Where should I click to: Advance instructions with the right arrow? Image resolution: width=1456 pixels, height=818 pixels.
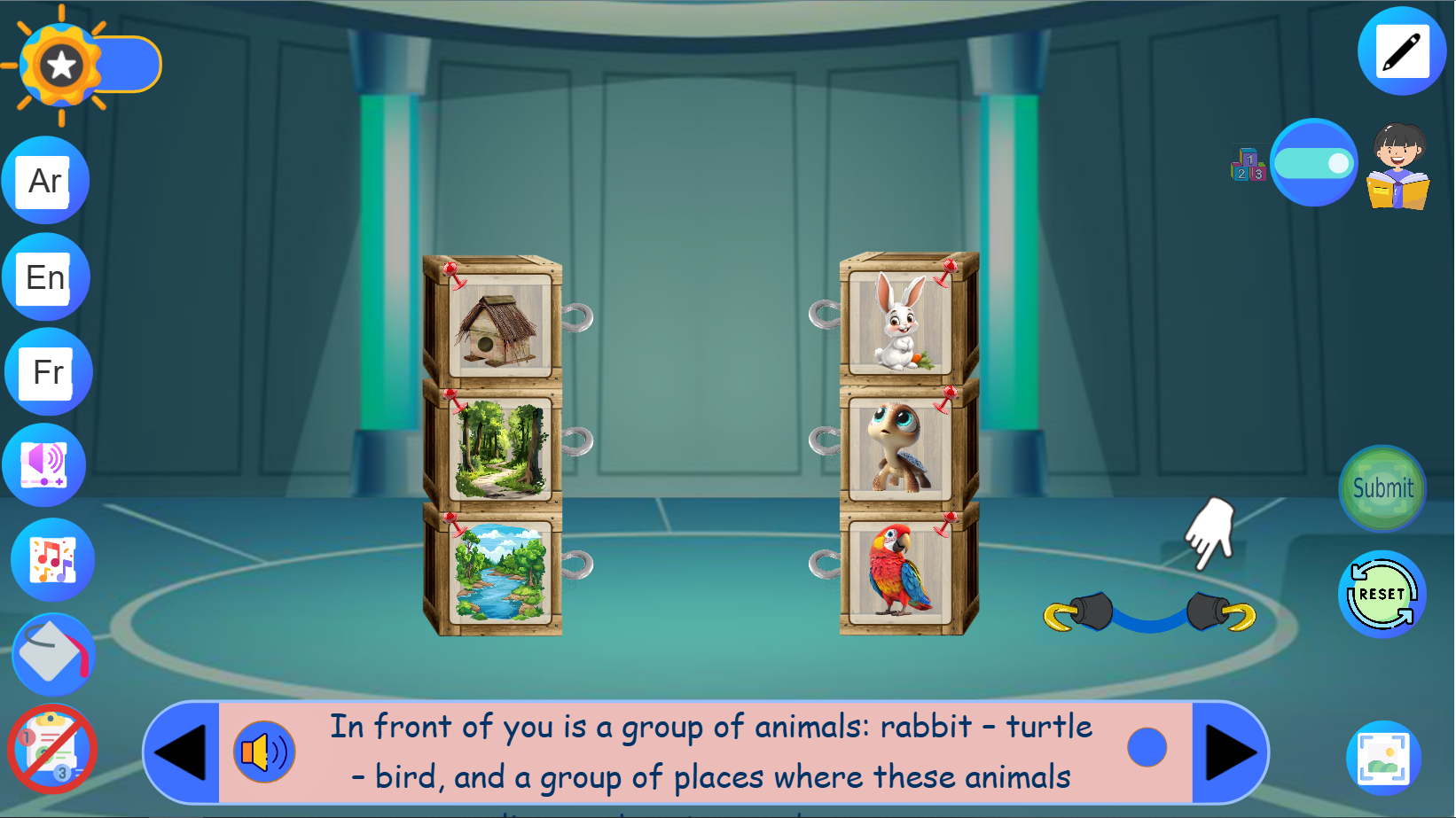(x=1228, y=751)
